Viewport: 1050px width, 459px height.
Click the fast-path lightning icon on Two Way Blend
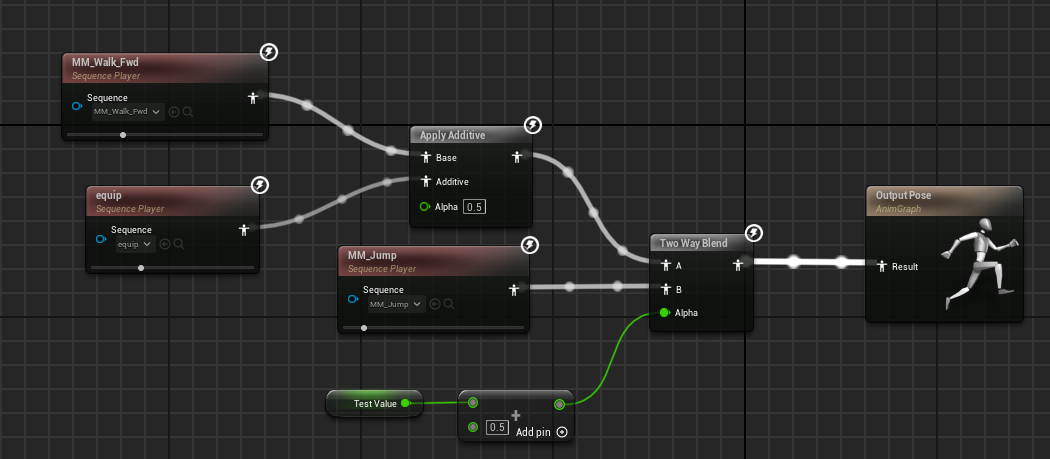755,233
